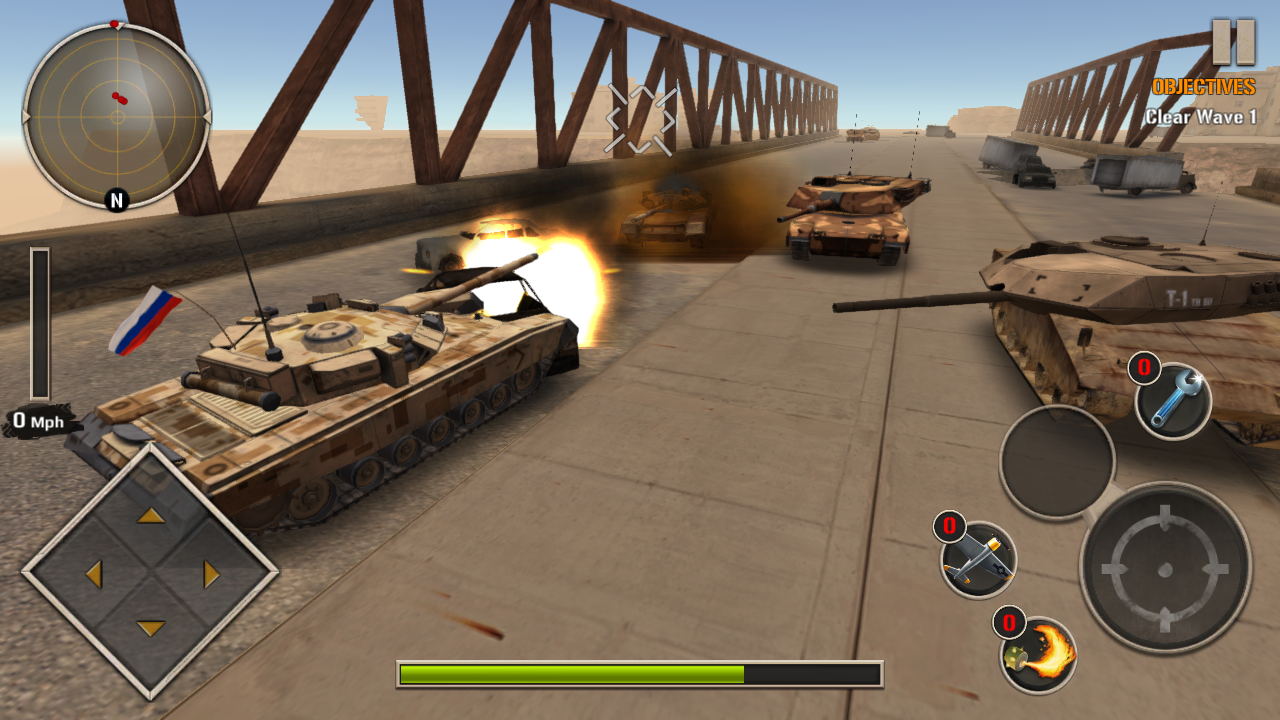1280x720 pixels.
Task: Tap the blank gray round button
Action: [x=1057, y=461]
